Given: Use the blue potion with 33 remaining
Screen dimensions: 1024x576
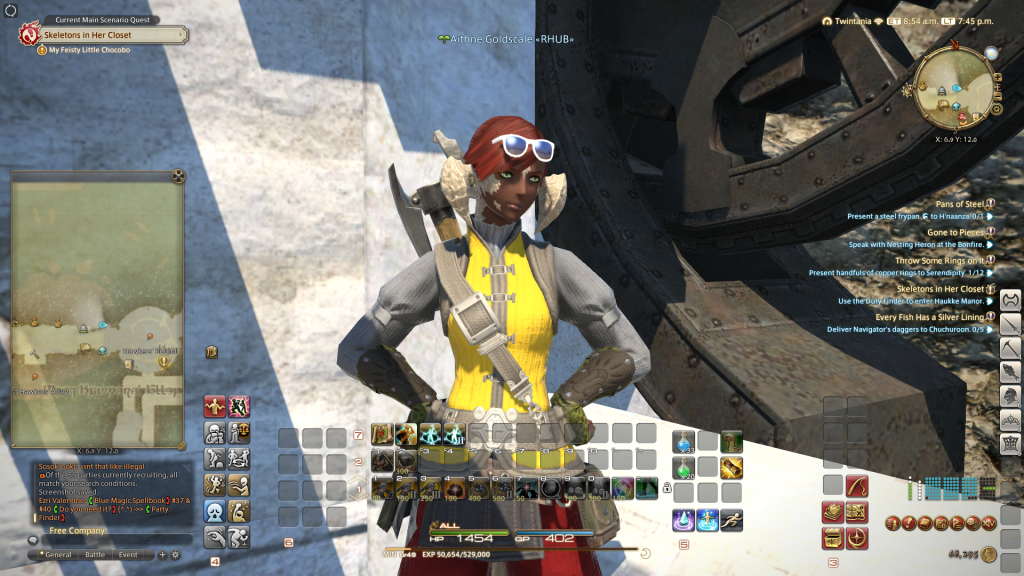Looking at the screenshot, I should [x=683, y=441].
